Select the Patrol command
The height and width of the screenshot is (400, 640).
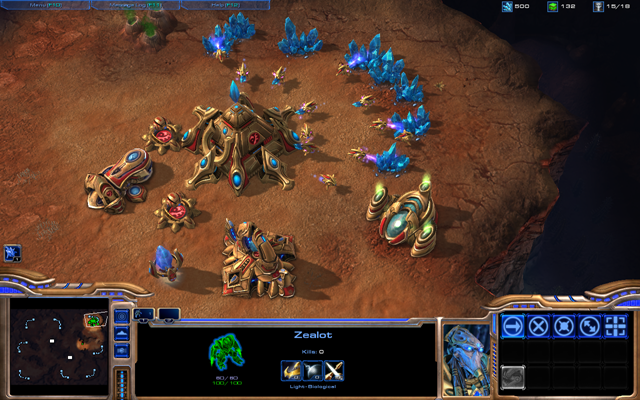coord(590,326)
